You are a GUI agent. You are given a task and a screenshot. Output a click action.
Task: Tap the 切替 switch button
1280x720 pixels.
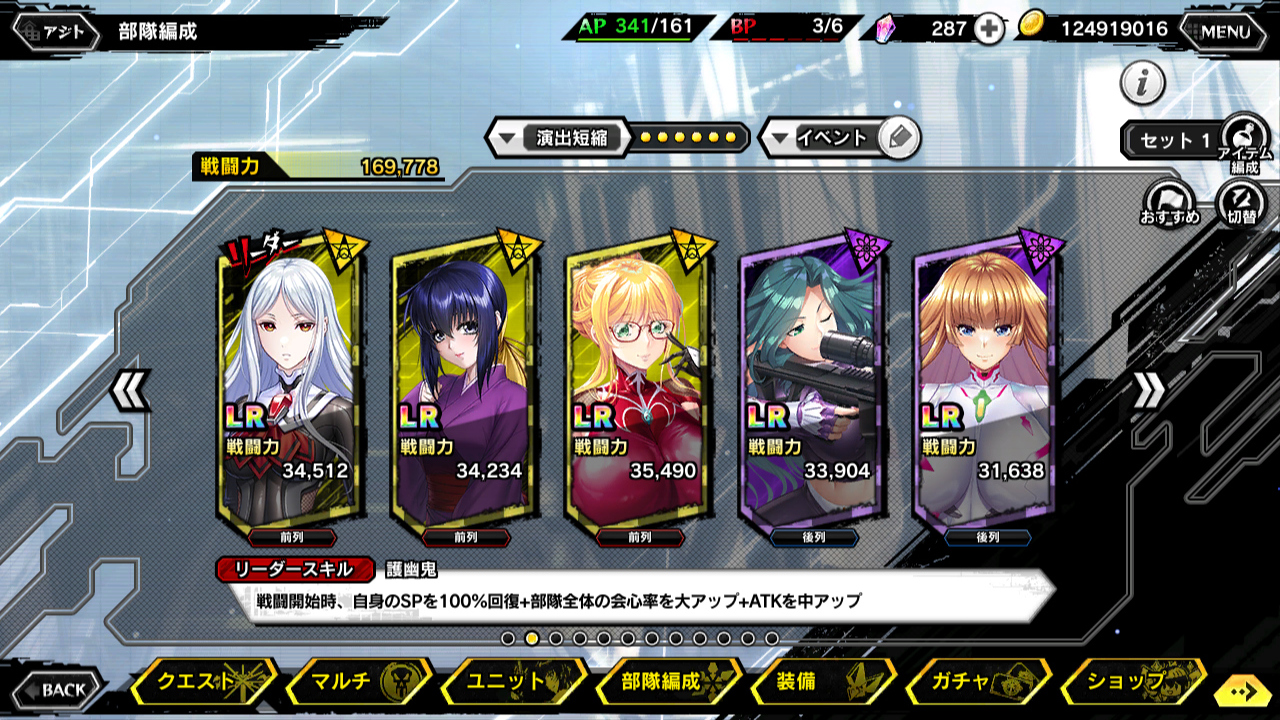tap(1241, 203)
